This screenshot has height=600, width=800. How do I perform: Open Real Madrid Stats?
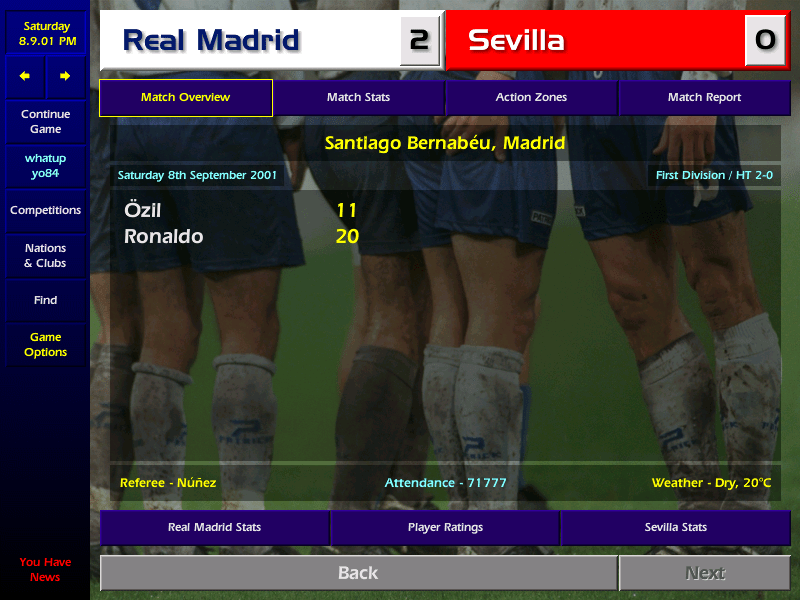tap(214, 527)
